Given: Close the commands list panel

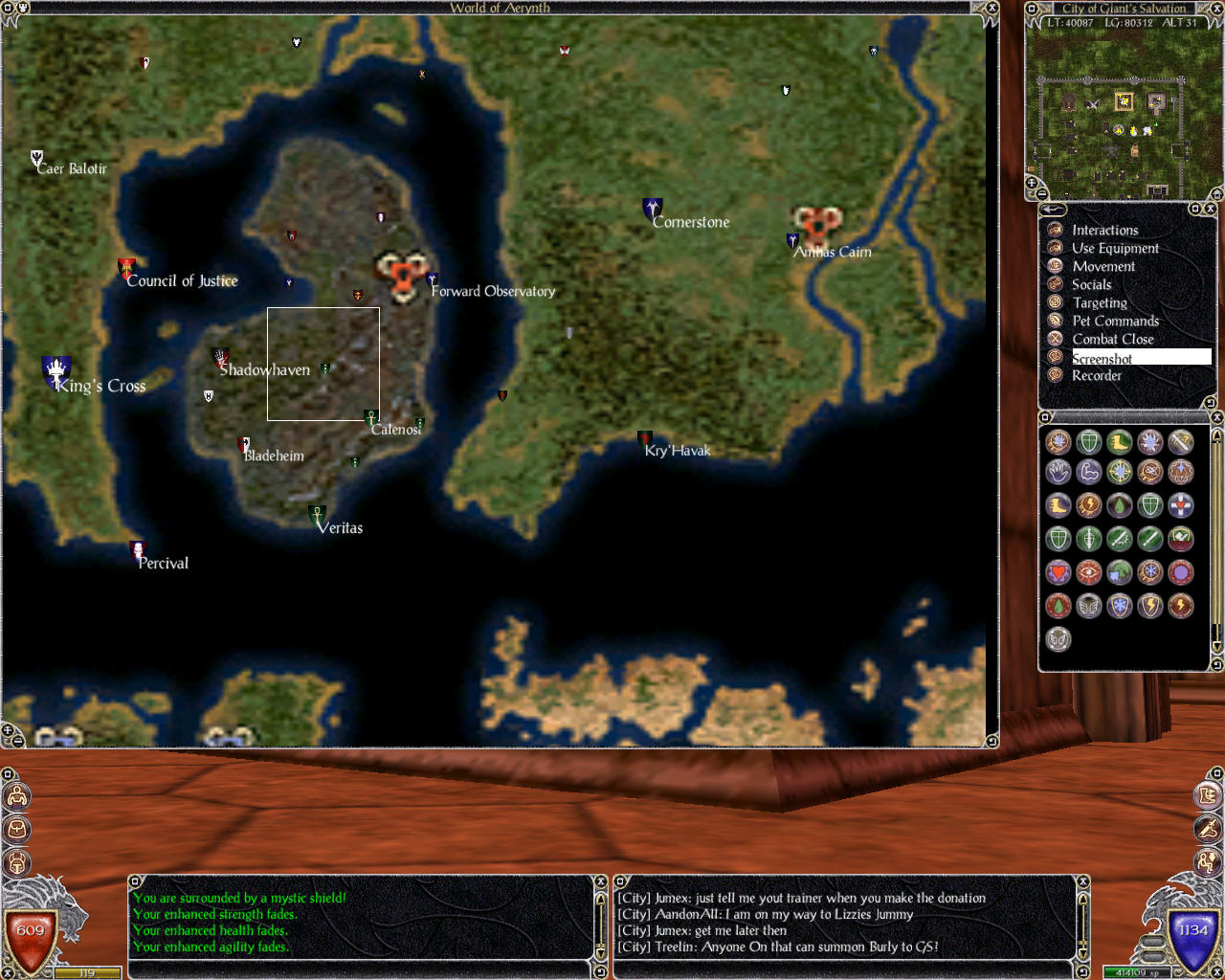Looking at the screenshot, I should tap(1210, 209).
